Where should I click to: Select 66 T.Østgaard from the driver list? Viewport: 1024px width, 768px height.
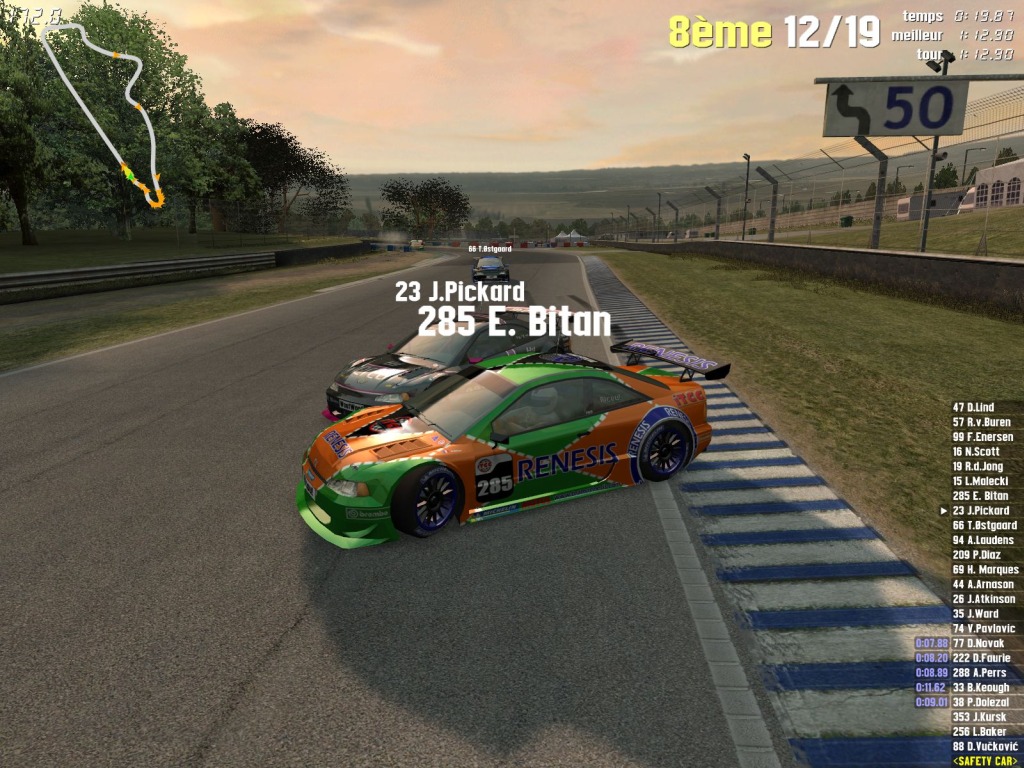[984, 525]
